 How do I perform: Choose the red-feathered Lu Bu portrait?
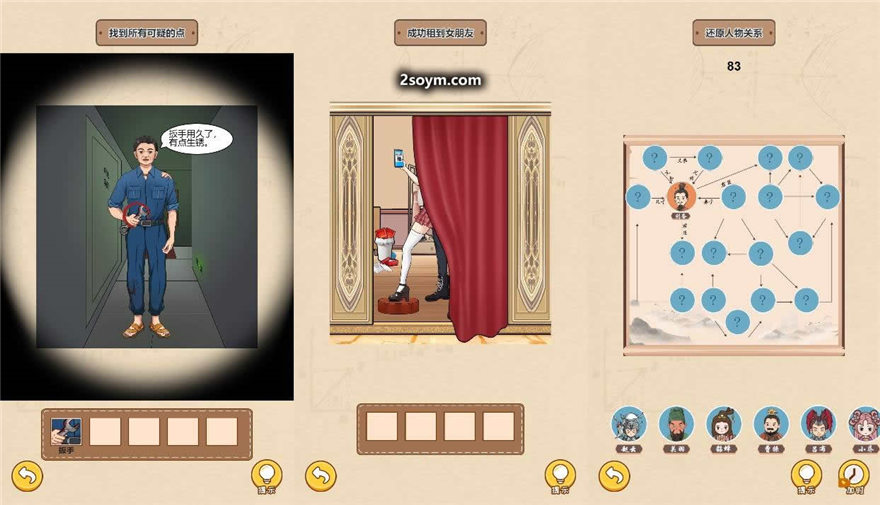818,424
